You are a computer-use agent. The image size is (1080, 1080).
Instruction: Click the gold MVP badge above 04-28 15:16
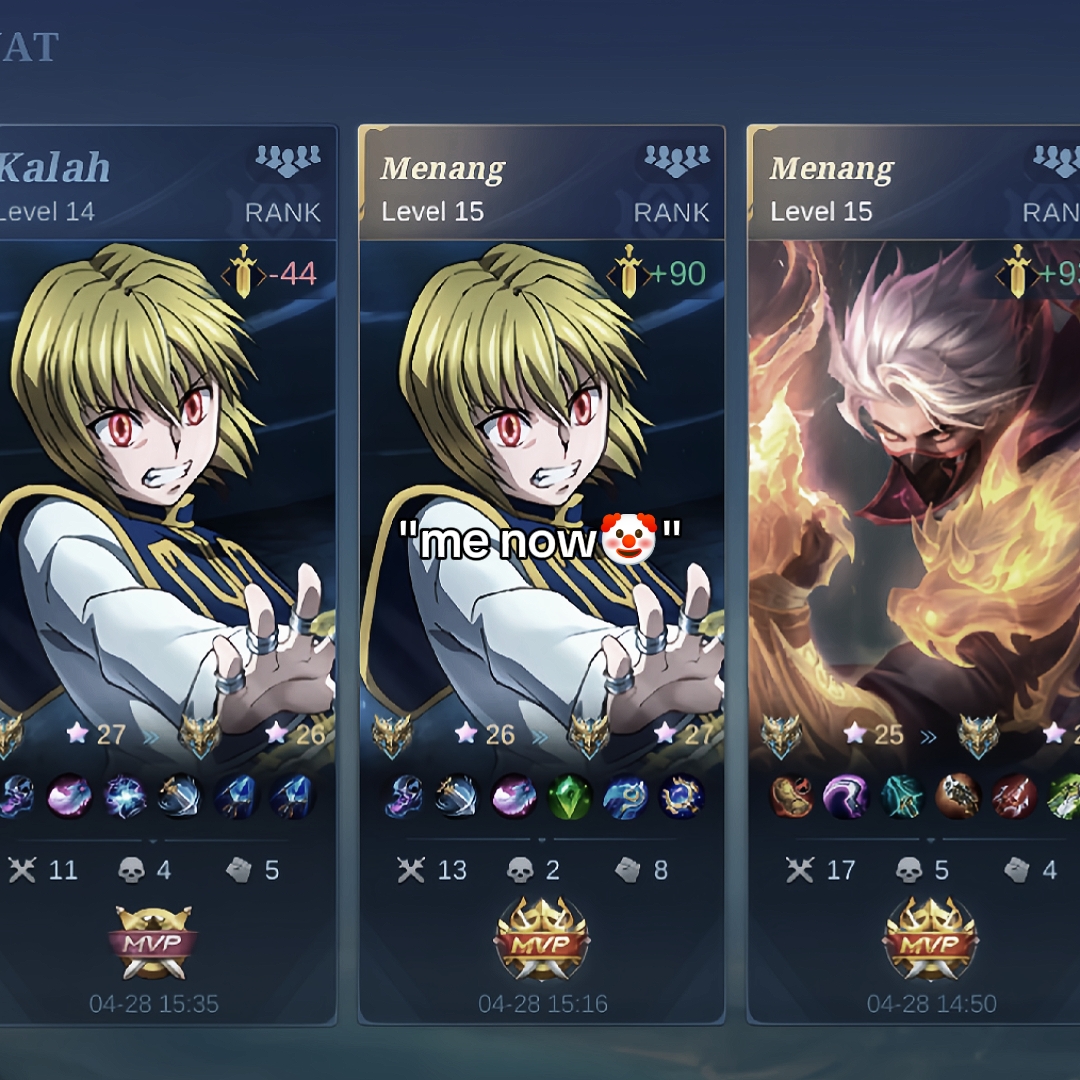tap(542, 942)
